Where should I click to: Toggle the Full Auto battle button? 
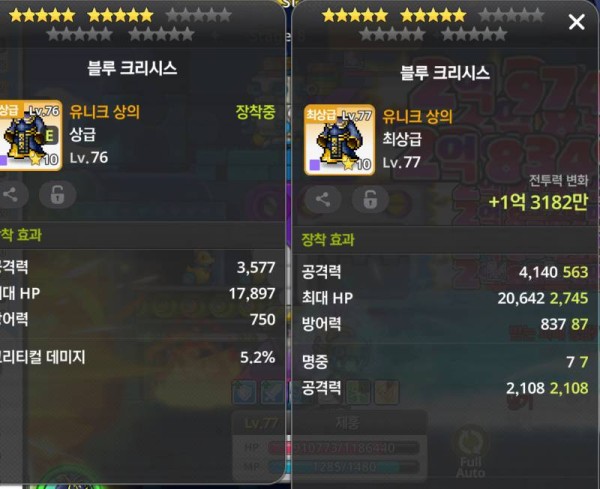(470, 452)
